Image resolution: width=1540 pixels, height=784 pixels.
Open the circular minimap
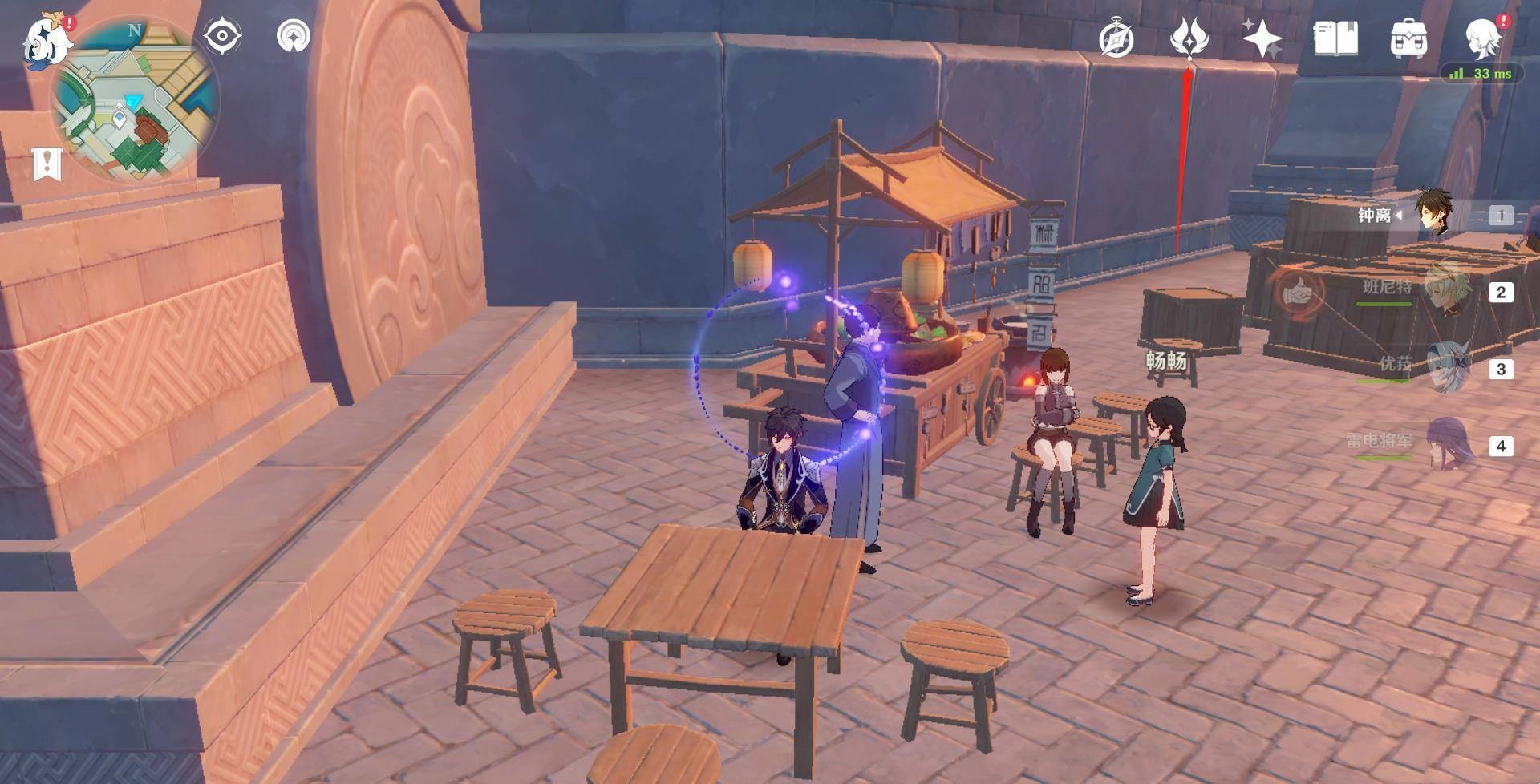(x=135, y=100)
